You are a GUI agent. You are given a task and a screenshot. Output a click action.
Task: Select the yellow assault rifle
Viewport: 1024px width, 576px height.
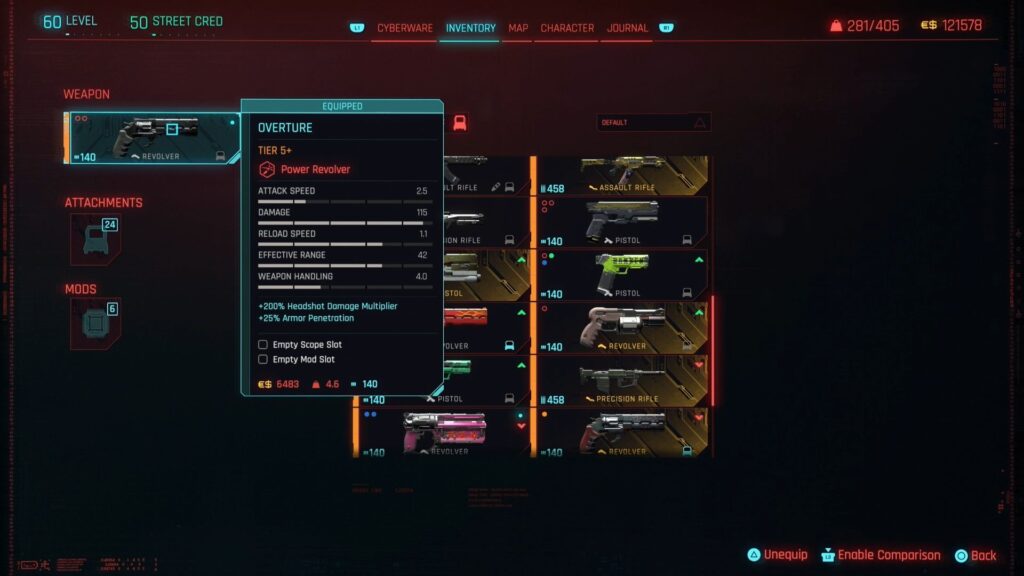pyautogui.click(x=622, y=173)
